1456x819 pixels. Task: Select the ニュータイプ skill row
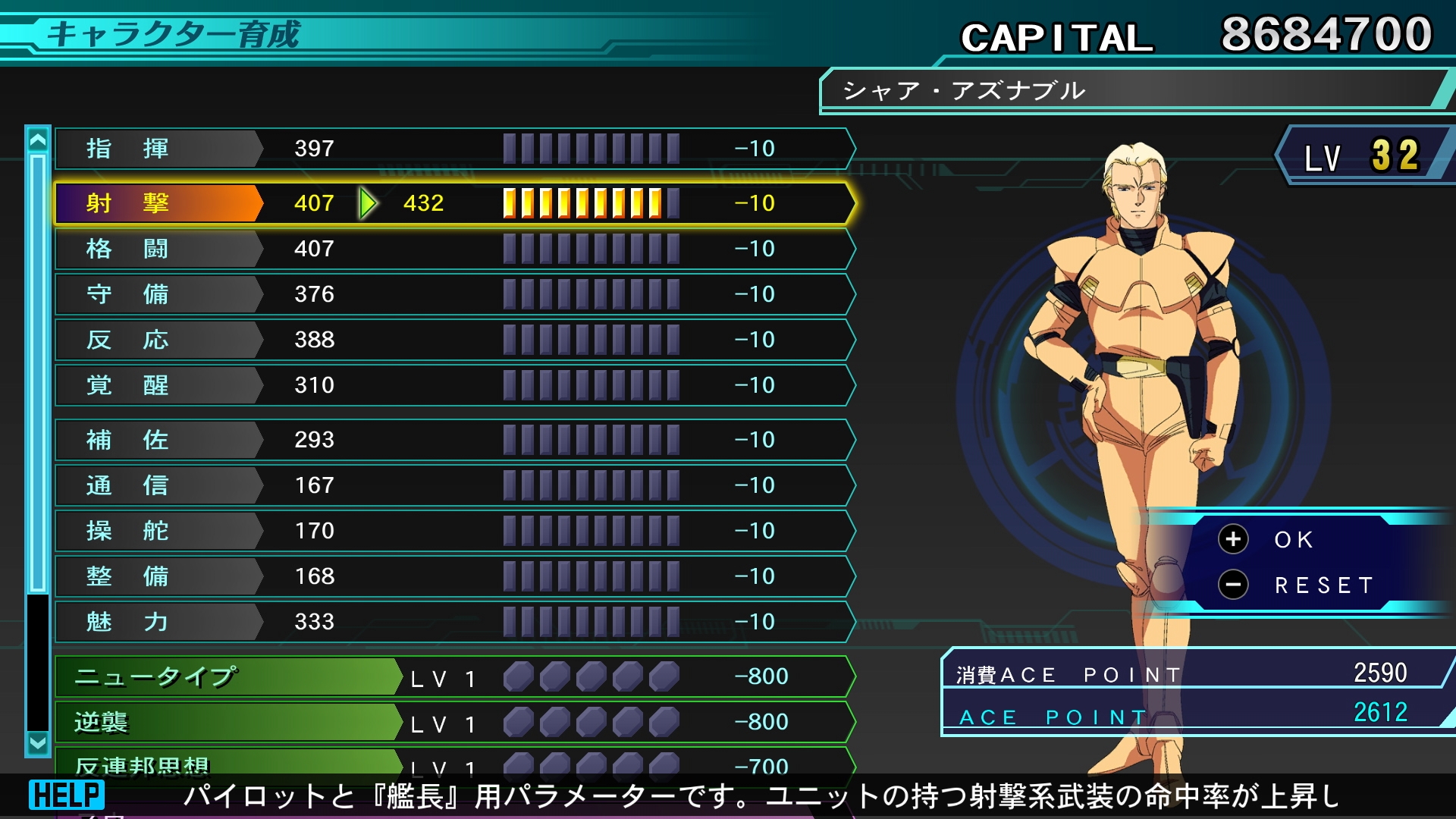click(455, 676)
